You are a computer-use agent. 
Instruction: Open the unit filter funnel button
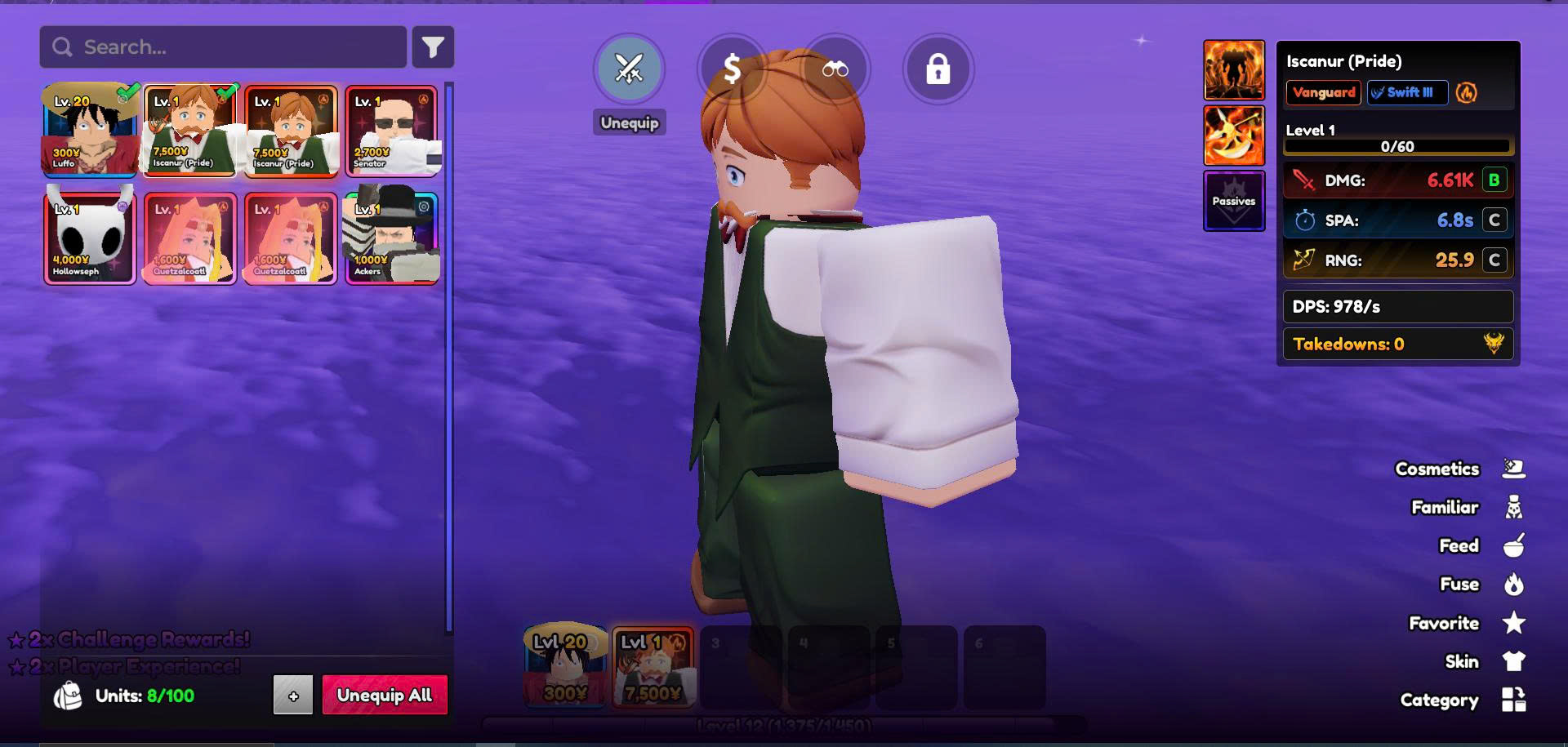click(433, 47)
